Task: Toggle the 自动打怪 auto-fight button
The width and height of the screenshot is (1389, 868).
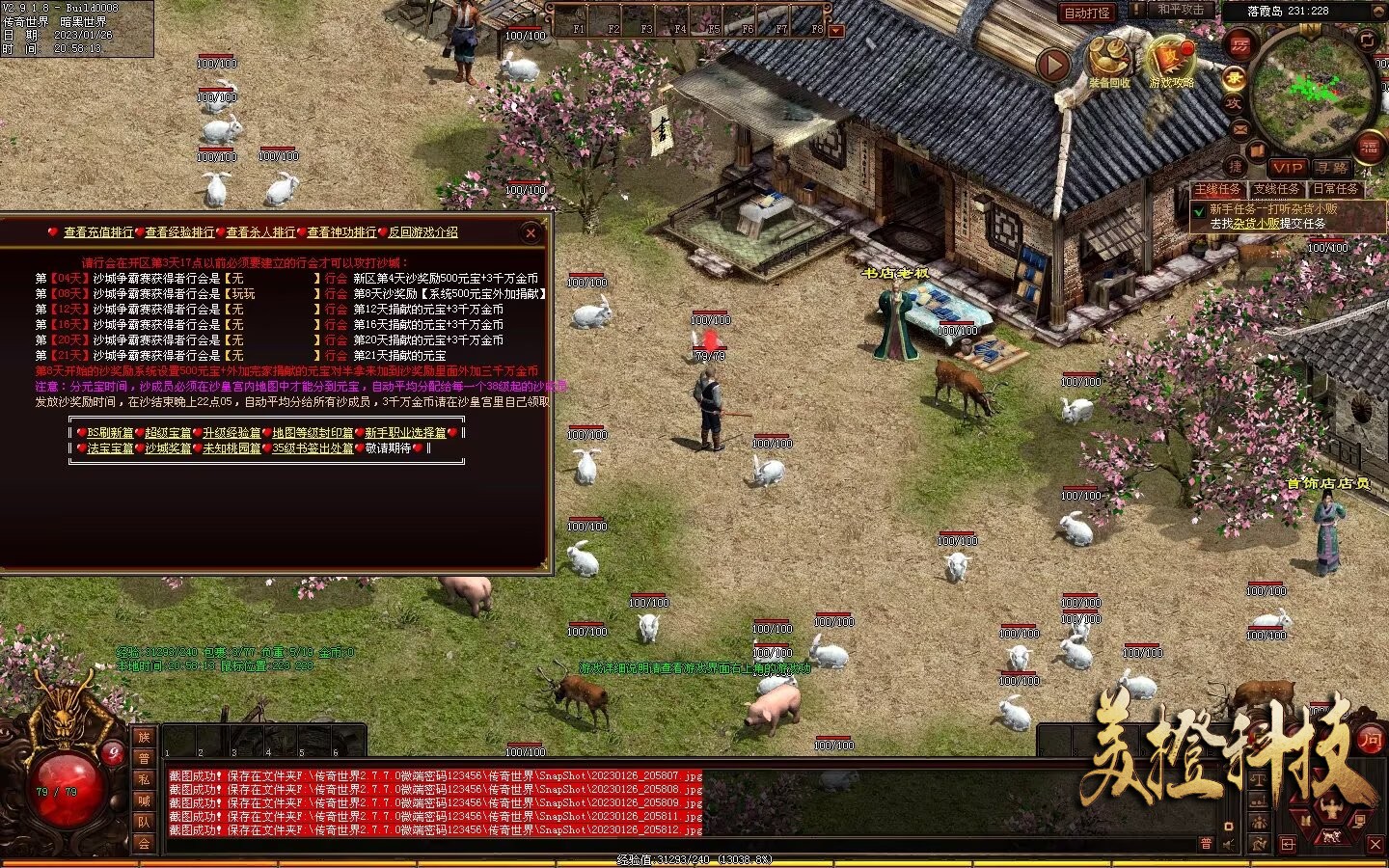Action: point(1086,13)
